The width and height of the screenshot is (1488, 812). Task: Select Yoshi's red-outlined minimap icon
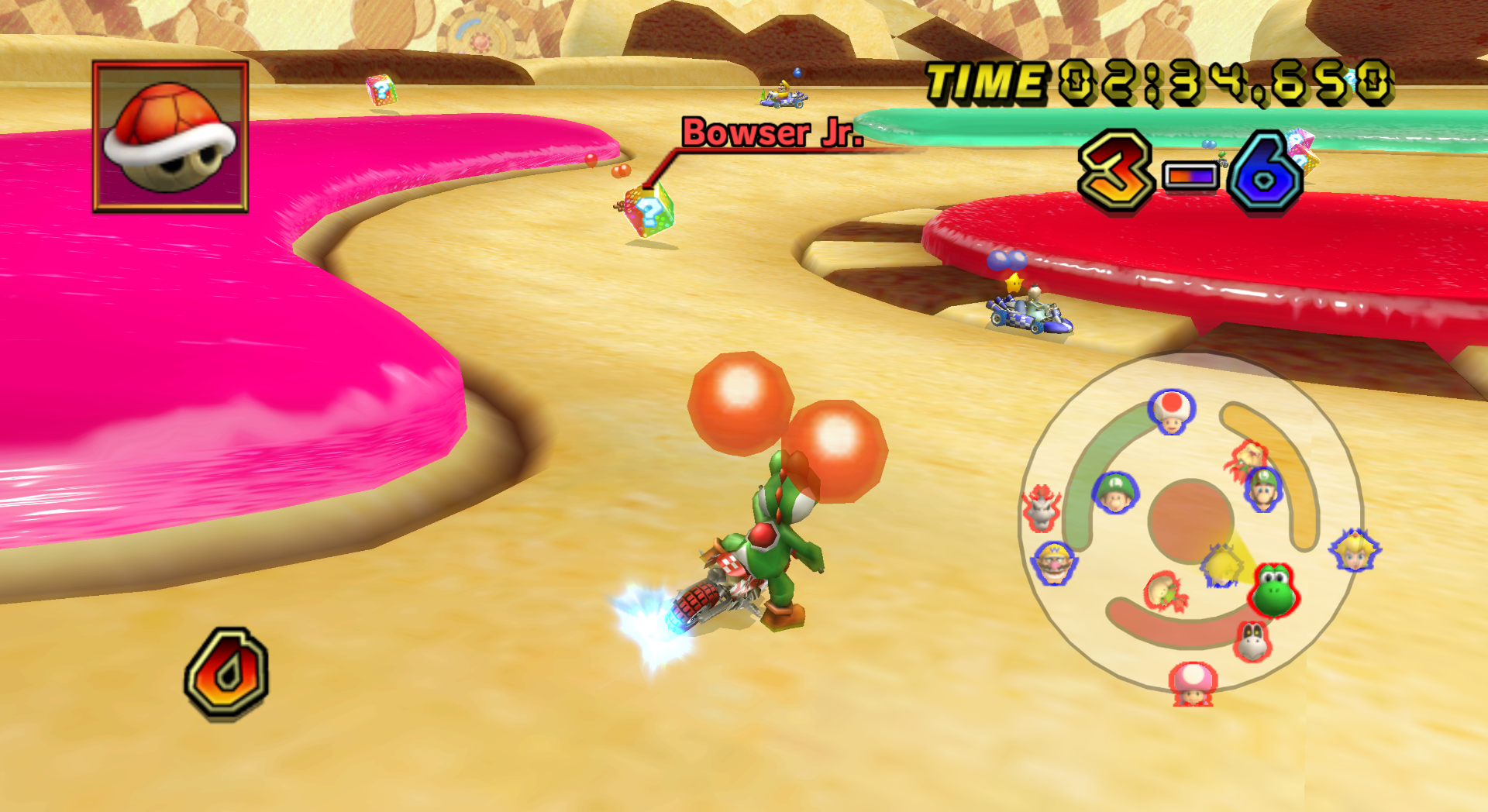[1273, 590]
